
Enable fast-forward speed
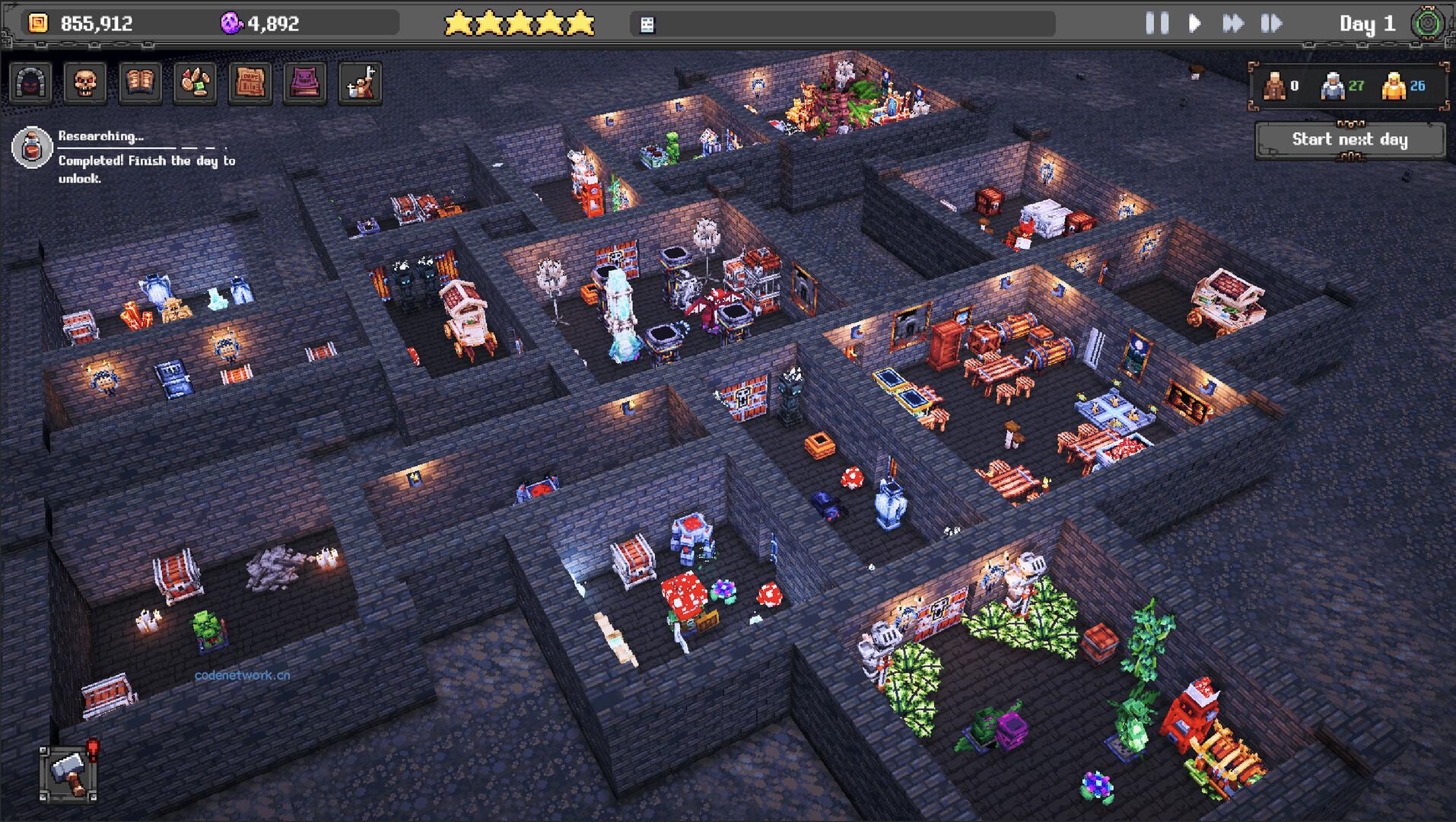[x=1235, y=24]
